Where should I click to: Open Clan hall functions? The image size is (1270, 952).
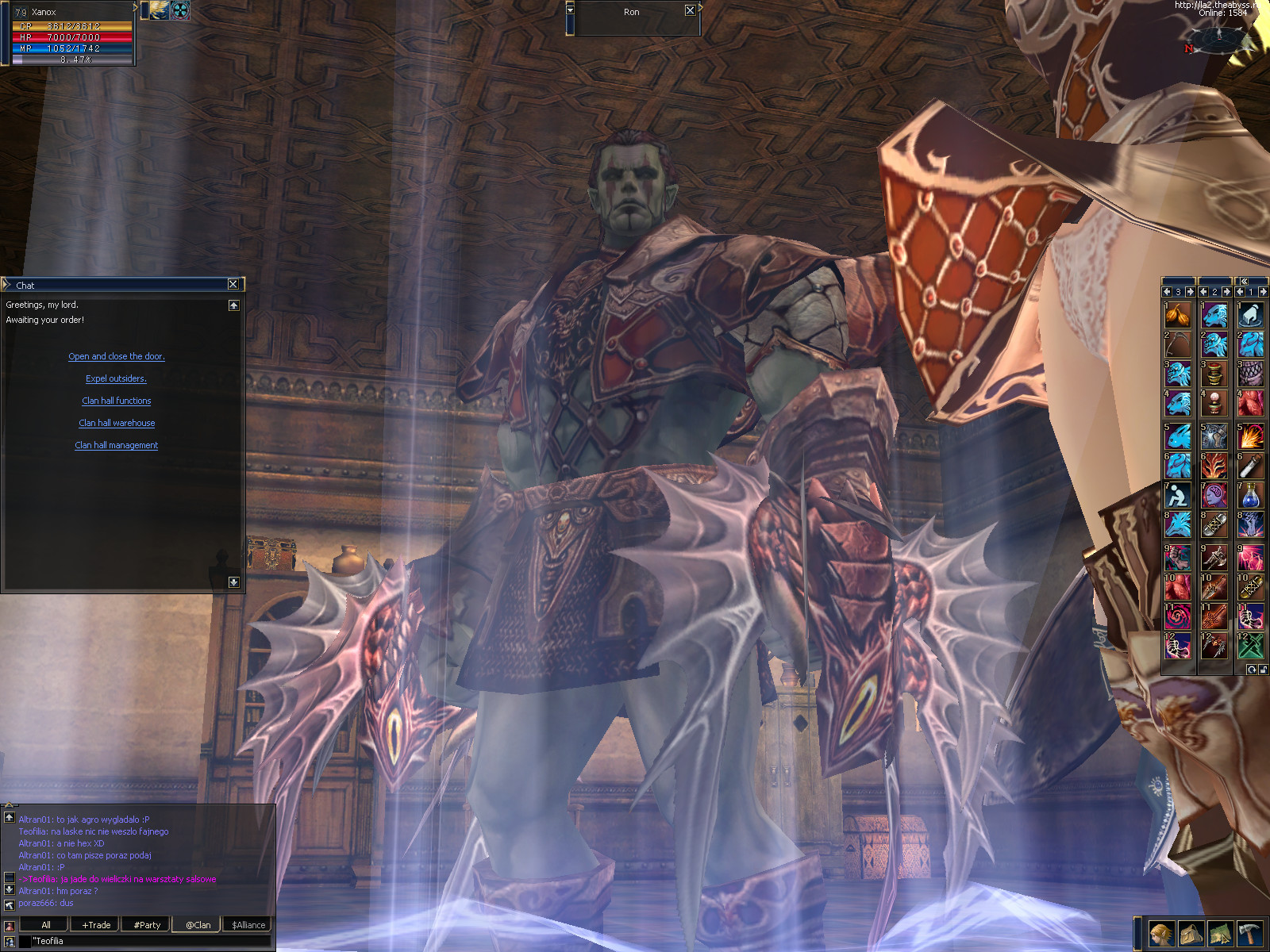[x=117, y=401]
